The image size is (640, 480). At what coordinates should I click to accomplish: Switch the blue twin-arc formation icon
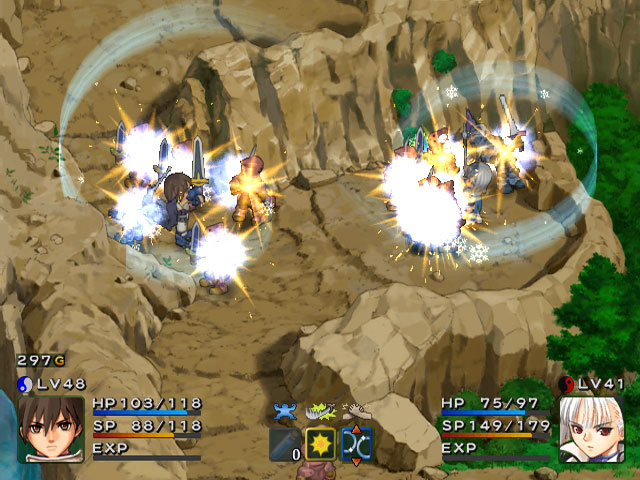357,443
